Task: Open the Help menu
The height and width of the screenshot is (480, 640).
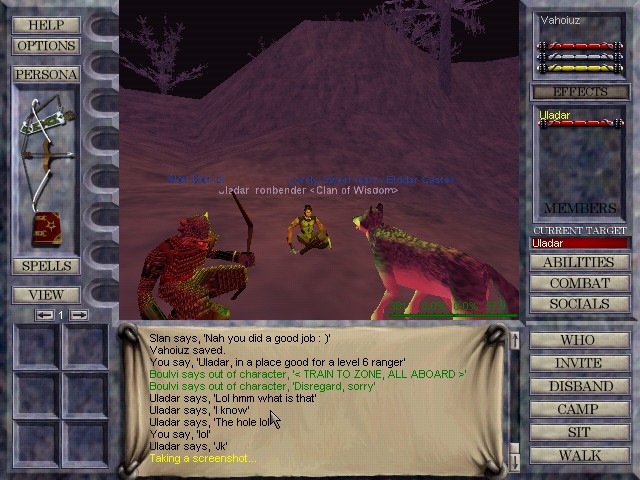Action: (46, 25)
